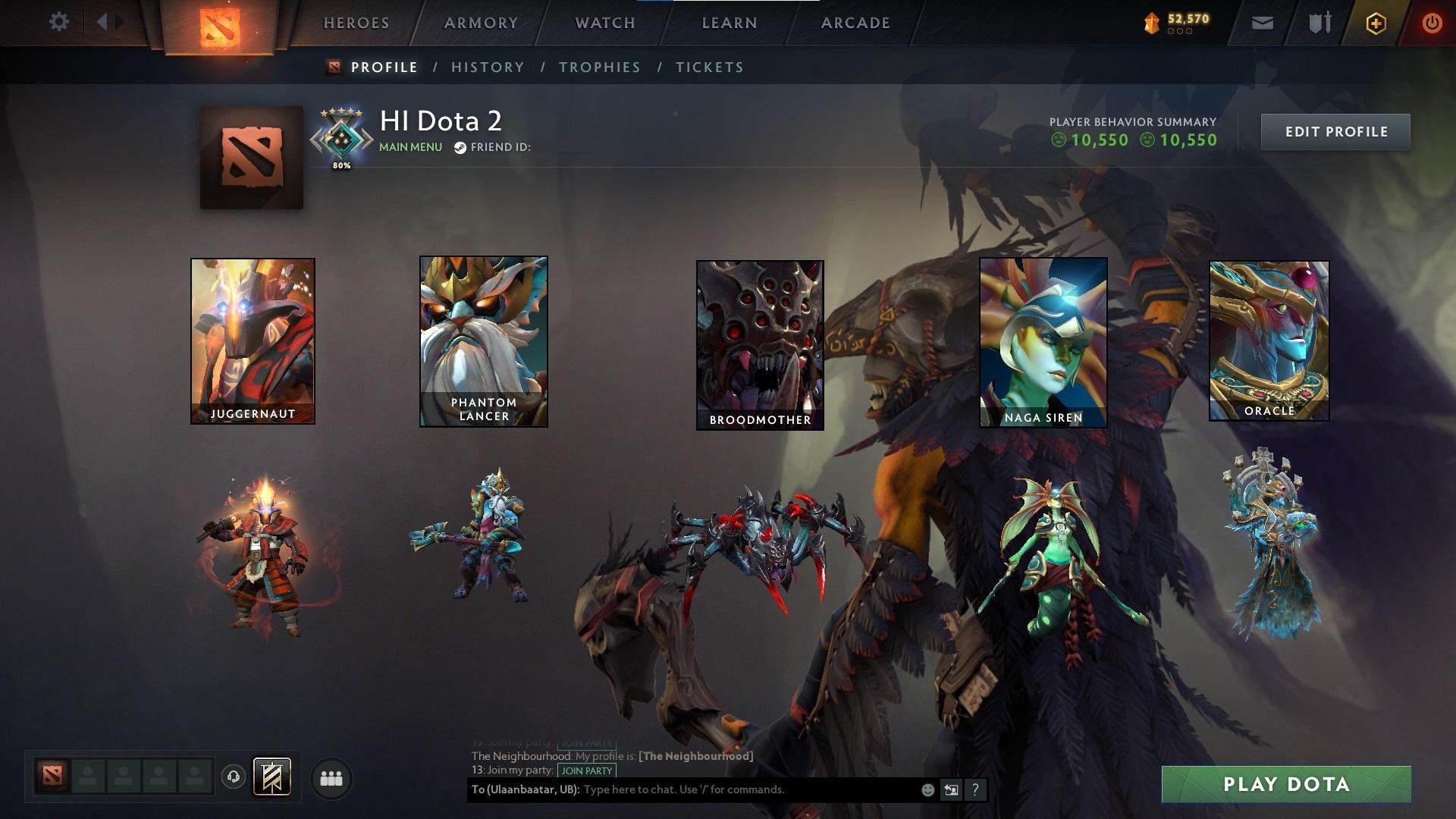Click the power button to exit

click(1432, 23)
